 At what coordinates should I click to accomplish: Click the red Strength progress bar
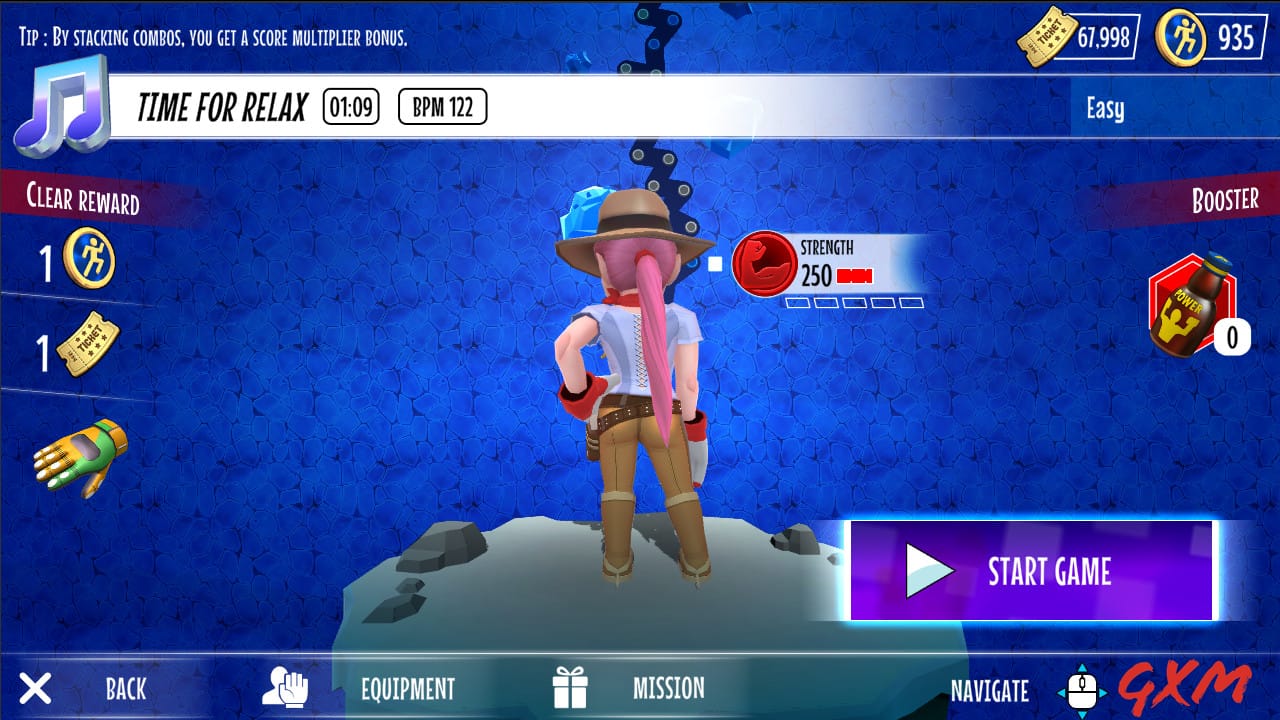coord(855,276)
